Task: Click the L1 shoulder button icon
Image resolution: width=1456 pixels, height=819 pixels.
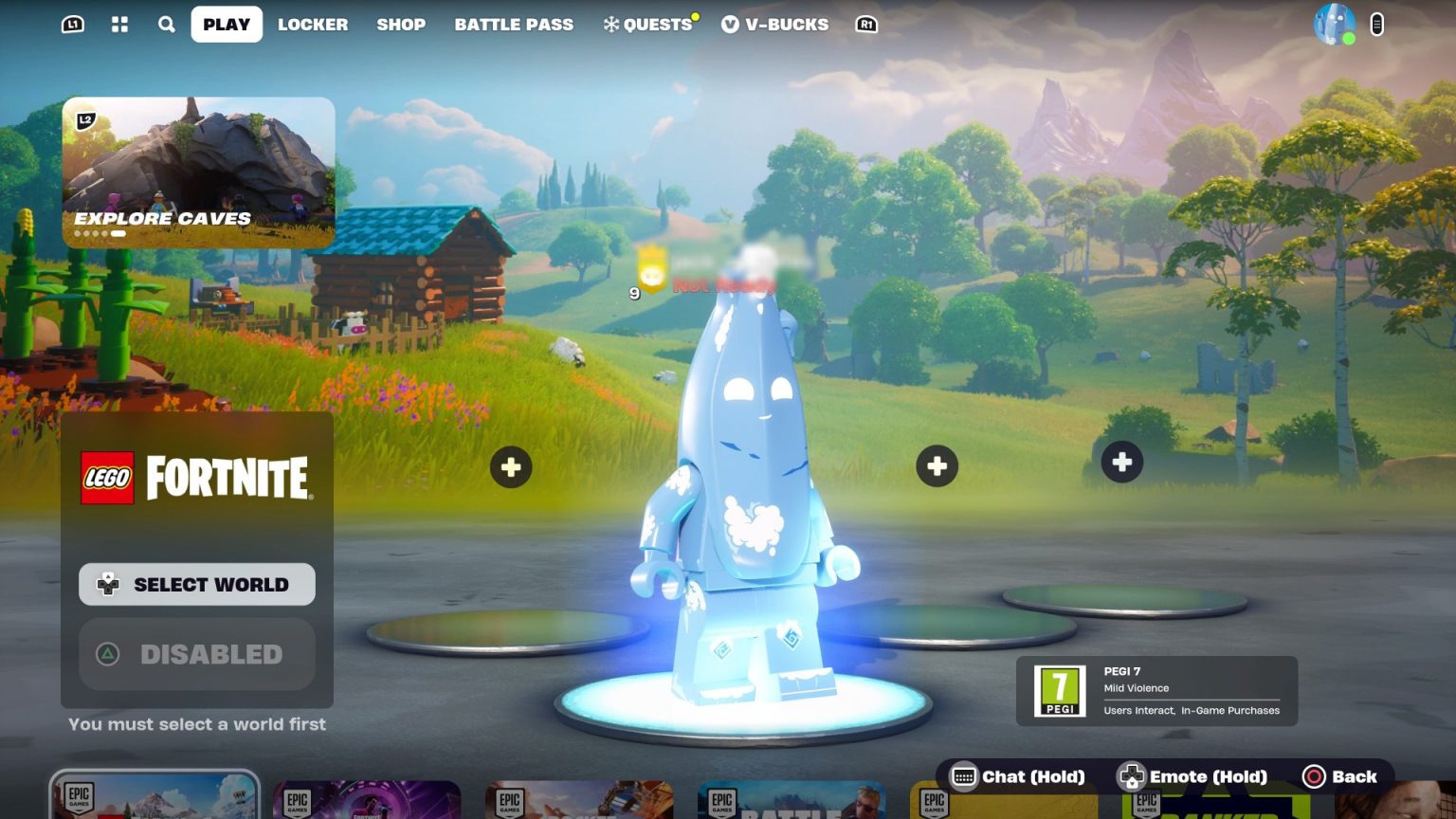Action: (71, 24)
